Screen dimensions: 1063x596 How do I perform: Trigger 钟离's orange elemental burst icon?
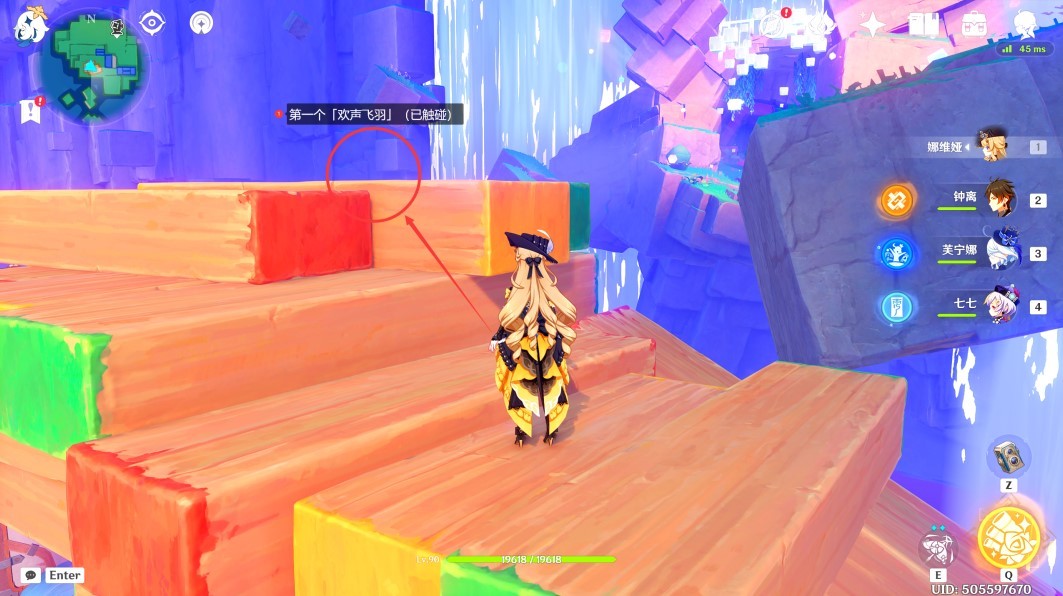point(896,200)
